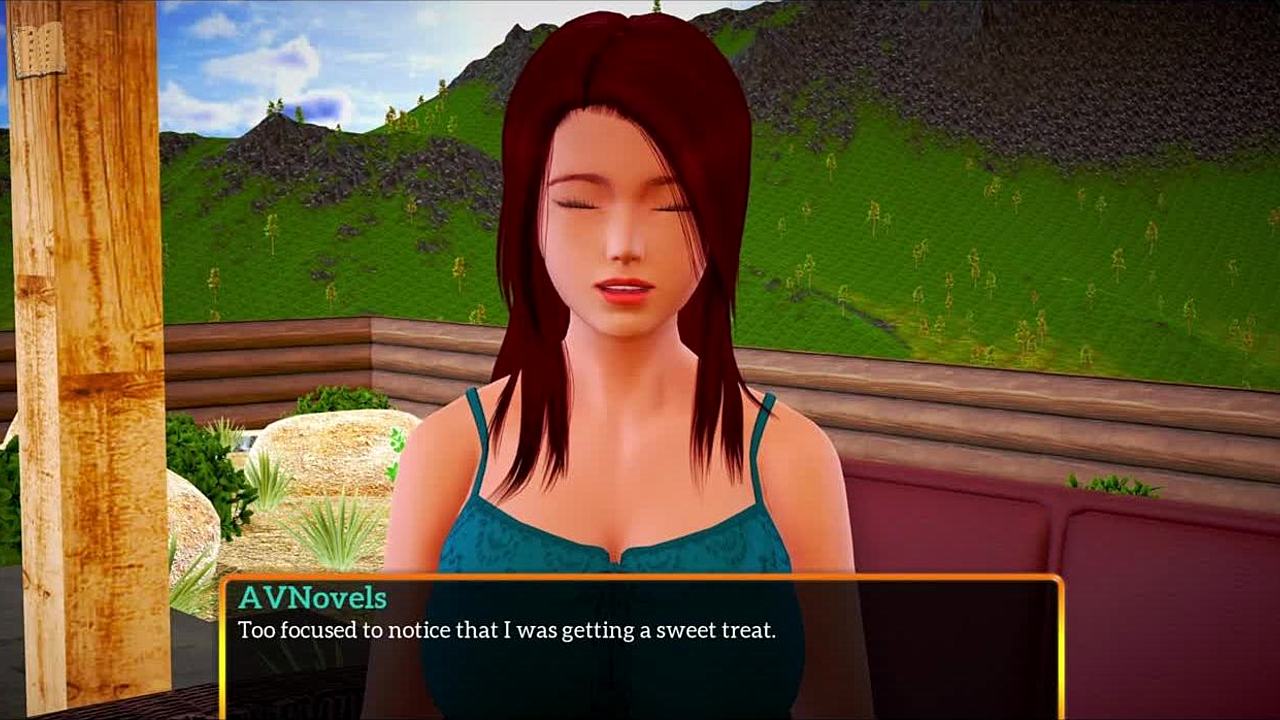Open the journal book icon
Viewport: 1280px width, 720px height.
point(38,49)
